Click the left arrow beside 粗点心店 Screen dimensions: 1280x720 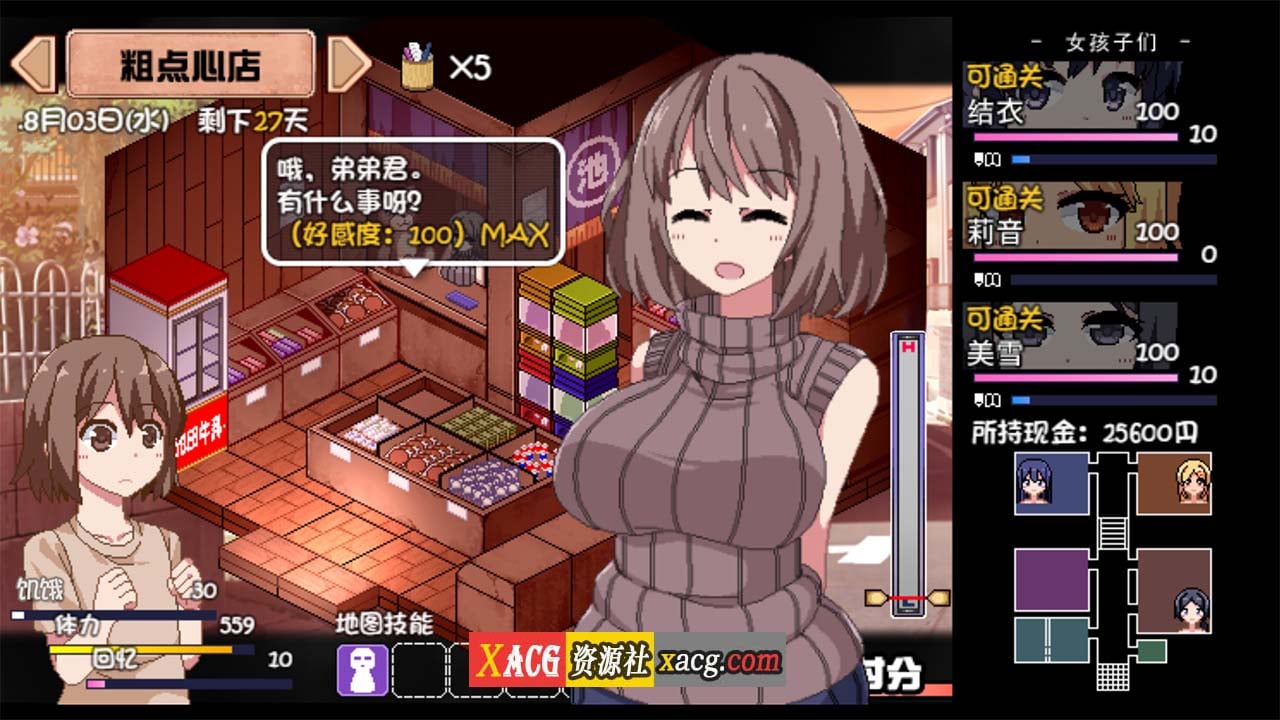coord(35,65)
